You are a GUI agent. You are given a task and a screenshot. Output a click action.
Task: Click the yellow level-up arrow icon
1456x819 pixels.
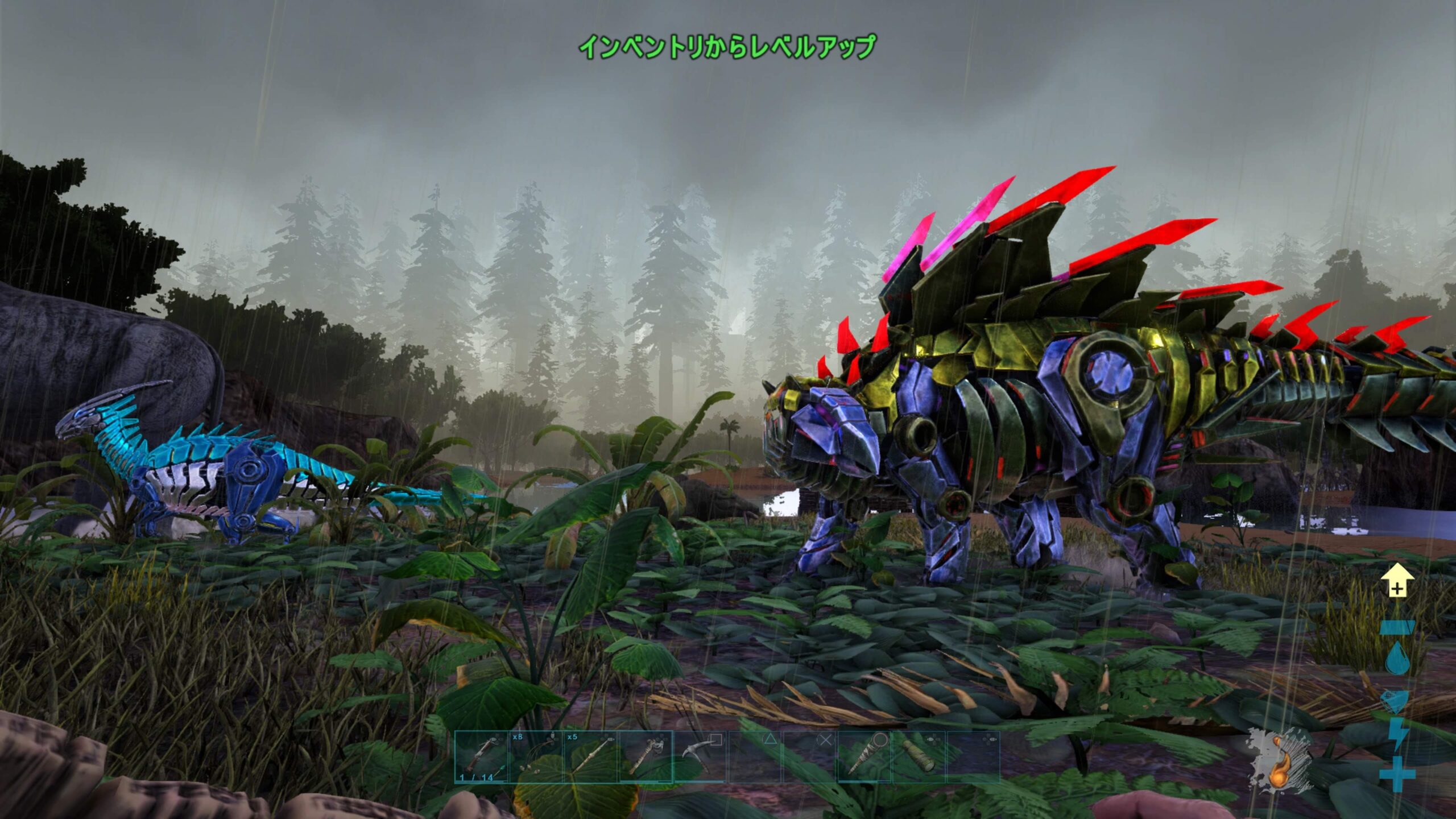point(1397,581)
